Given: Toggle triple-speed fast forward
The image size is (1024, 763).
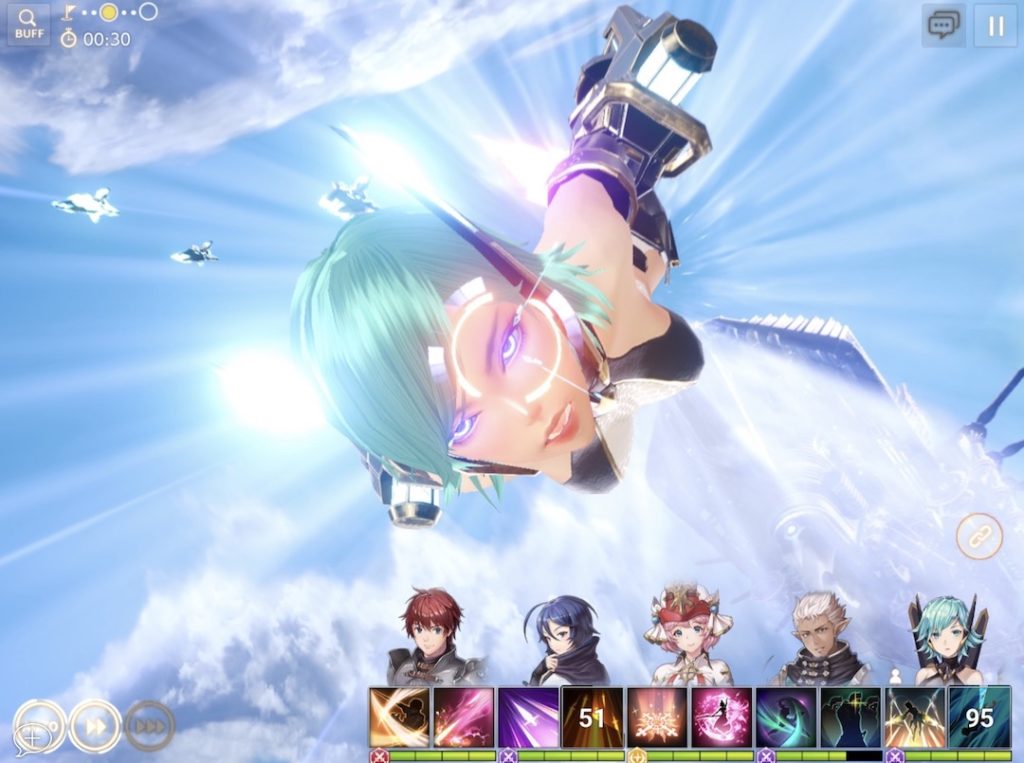Looking at the screenshot, I should pos(150,725).
